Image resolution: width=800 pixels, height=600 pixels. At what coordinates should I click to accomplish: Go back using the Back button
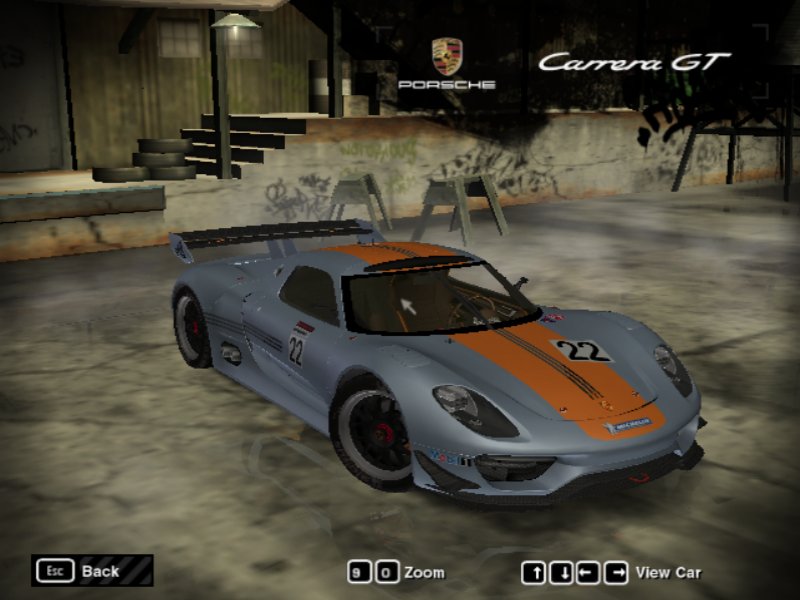[x=92, y=571]
